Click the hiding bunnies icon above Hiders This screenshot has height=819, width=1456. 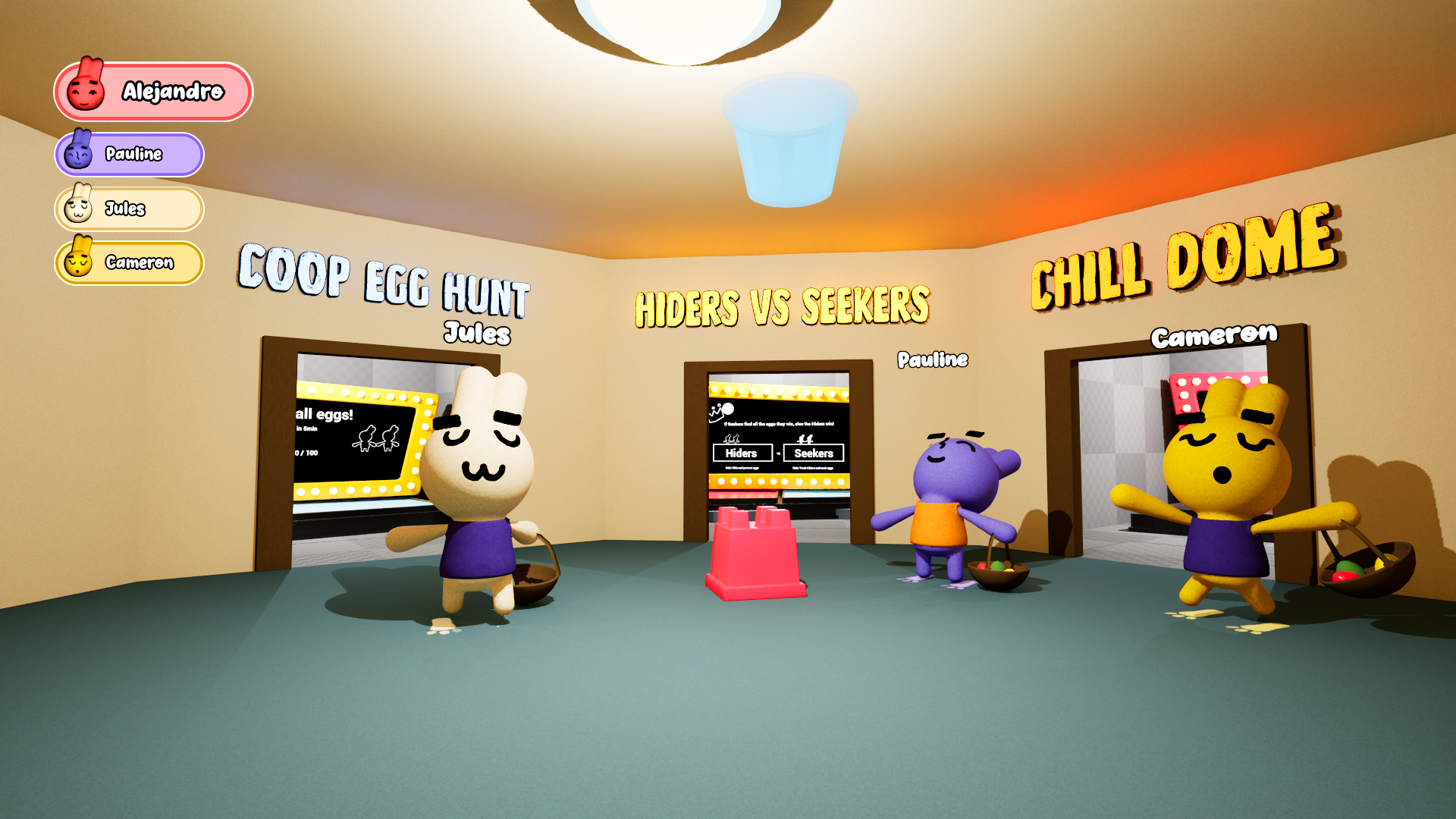point(731,438)
